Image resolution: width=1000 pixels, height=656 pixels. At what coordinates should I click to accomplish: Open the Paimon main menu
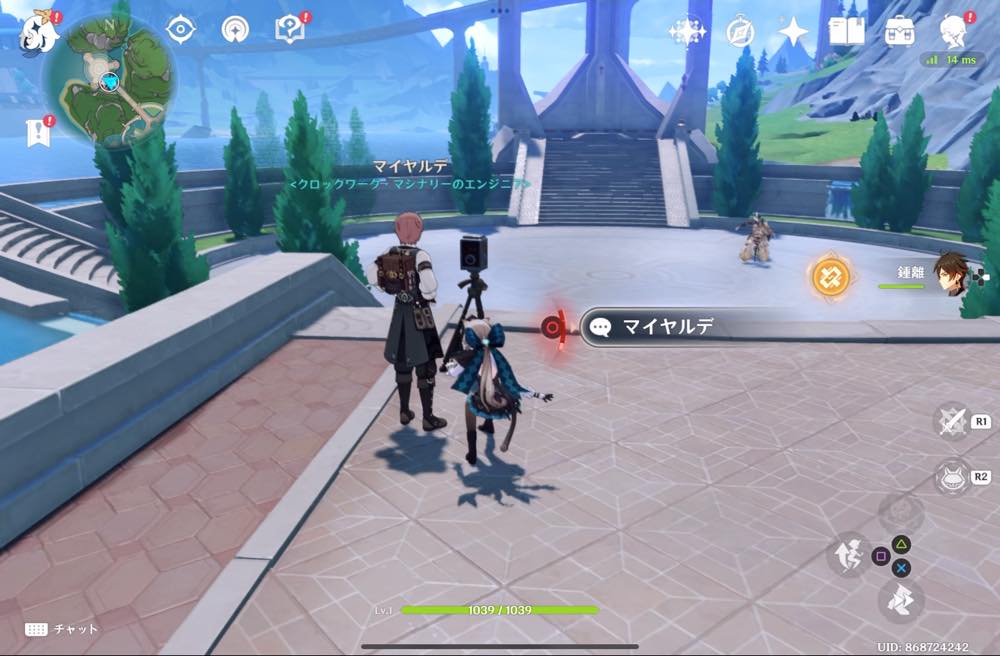click(37, 33)
